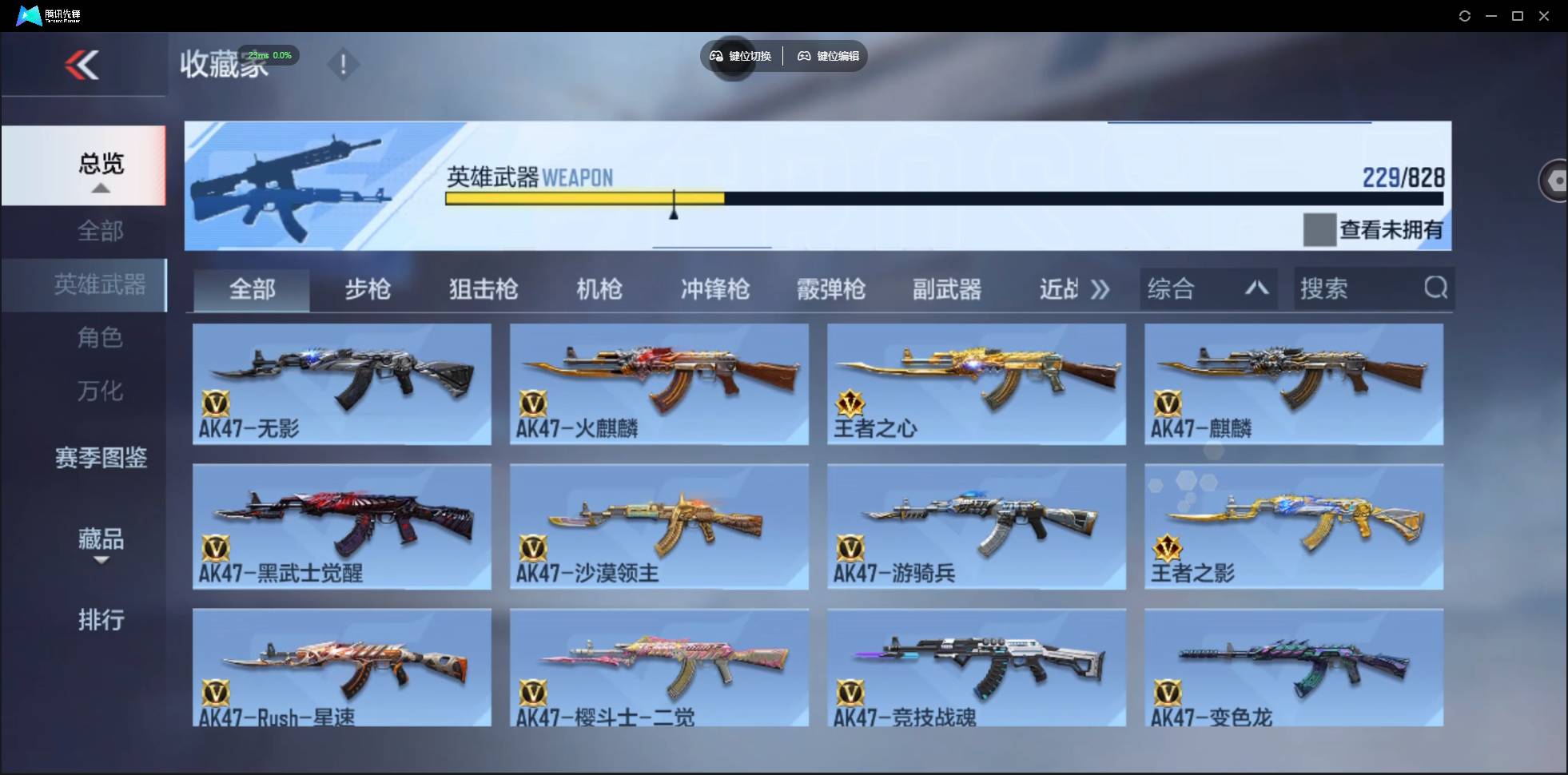Click the circular controller knob on the right edge
This screenshot has height=775, width=1568.
pos(1556,180)
